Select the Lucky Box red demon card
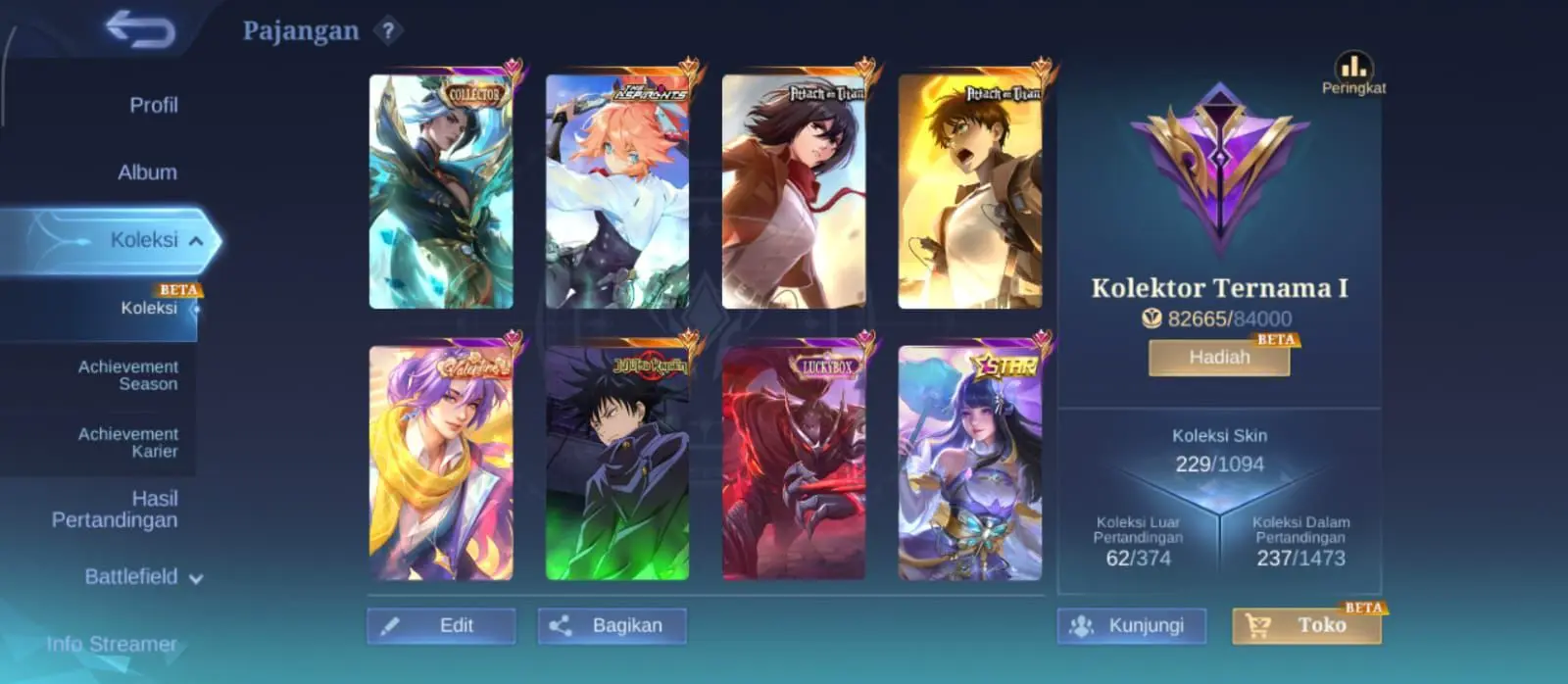 794,463
